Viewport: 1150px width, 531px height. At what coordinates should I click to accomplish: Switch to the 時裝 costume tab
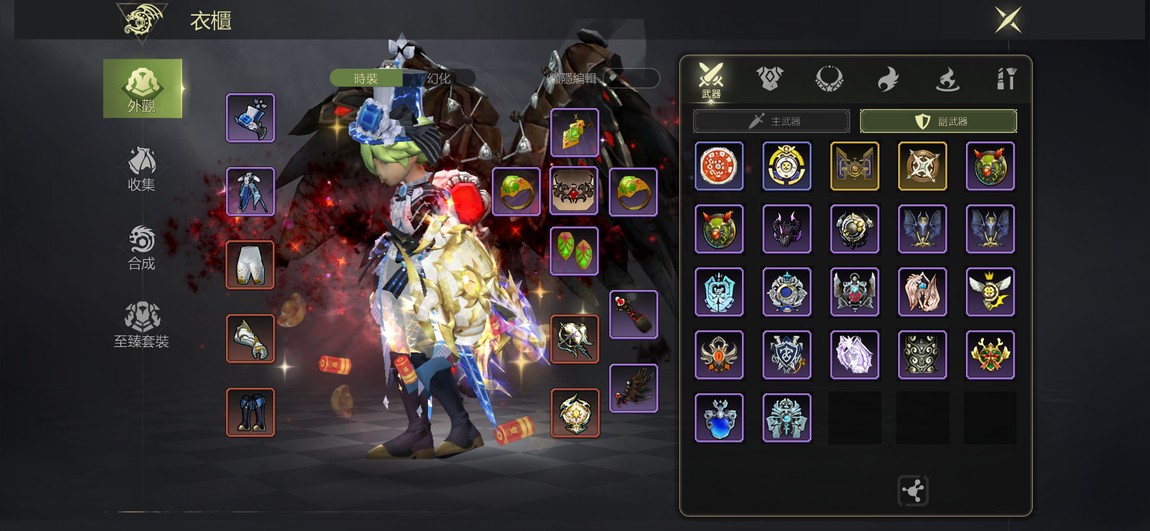[366, 78]
